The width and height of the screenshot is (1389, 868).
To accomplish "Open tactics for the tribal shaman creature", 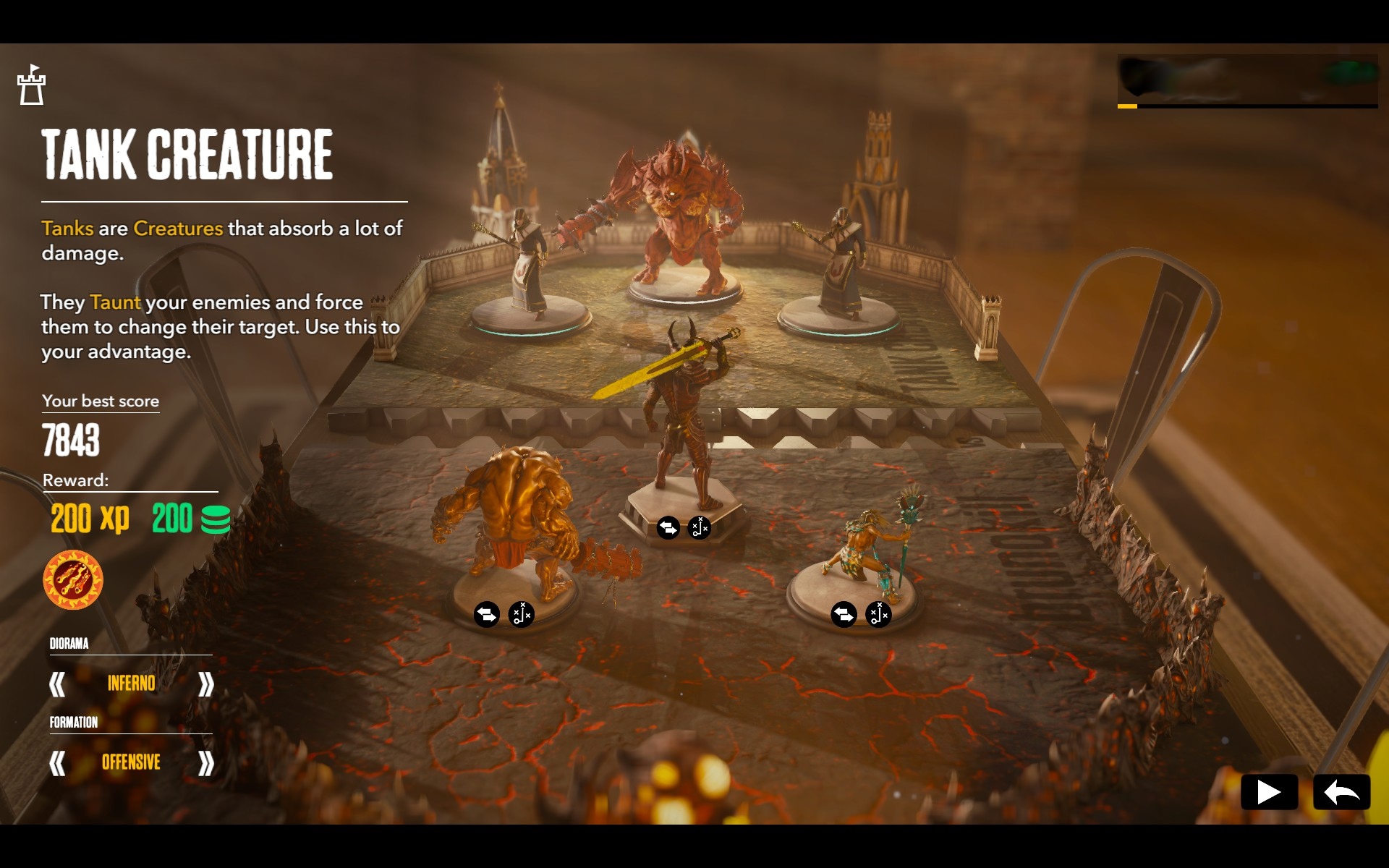I will (878, 615).
